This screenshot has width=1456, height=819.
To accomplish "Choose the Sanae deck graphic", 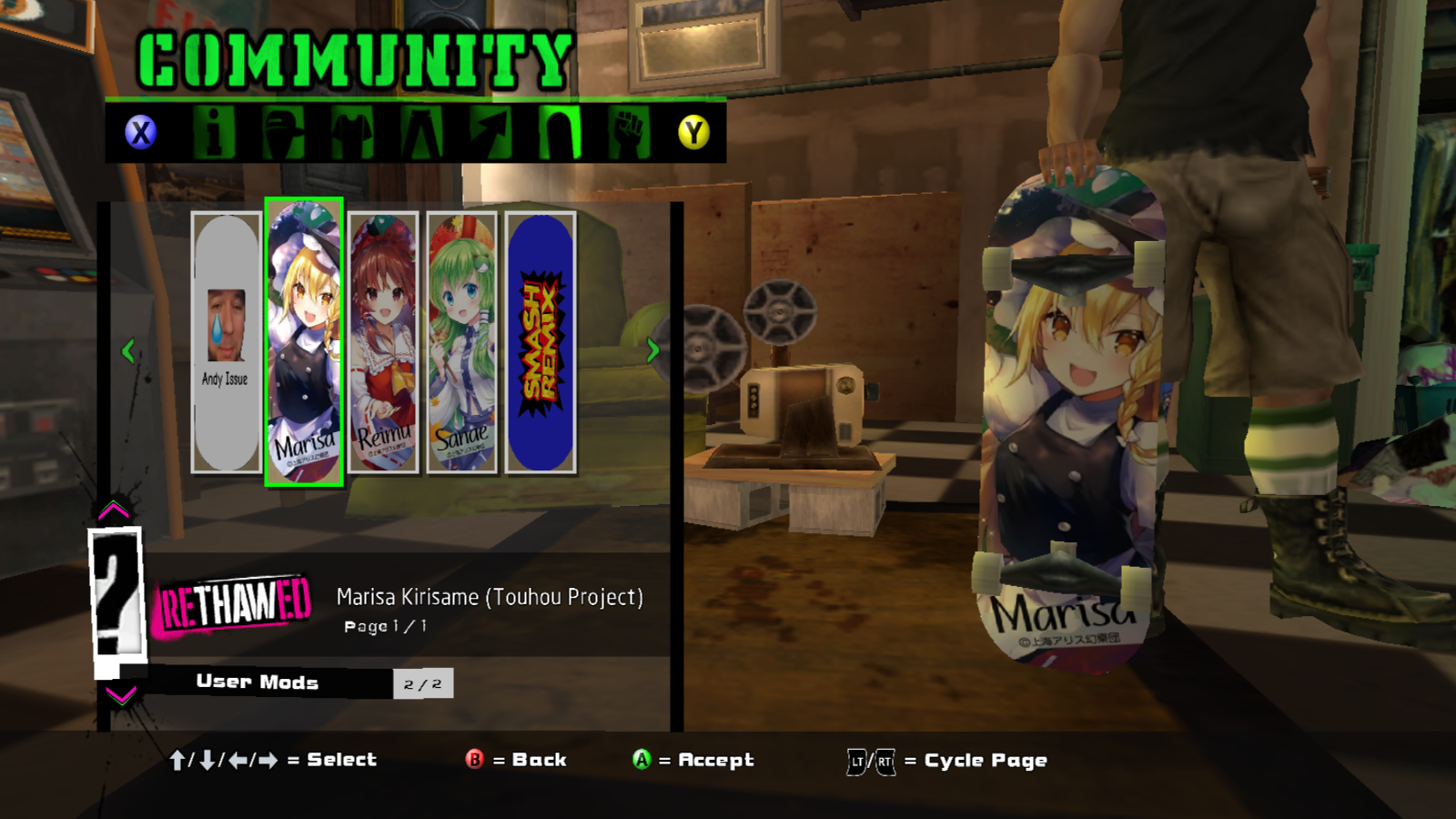I will click(x=461, y=342).
